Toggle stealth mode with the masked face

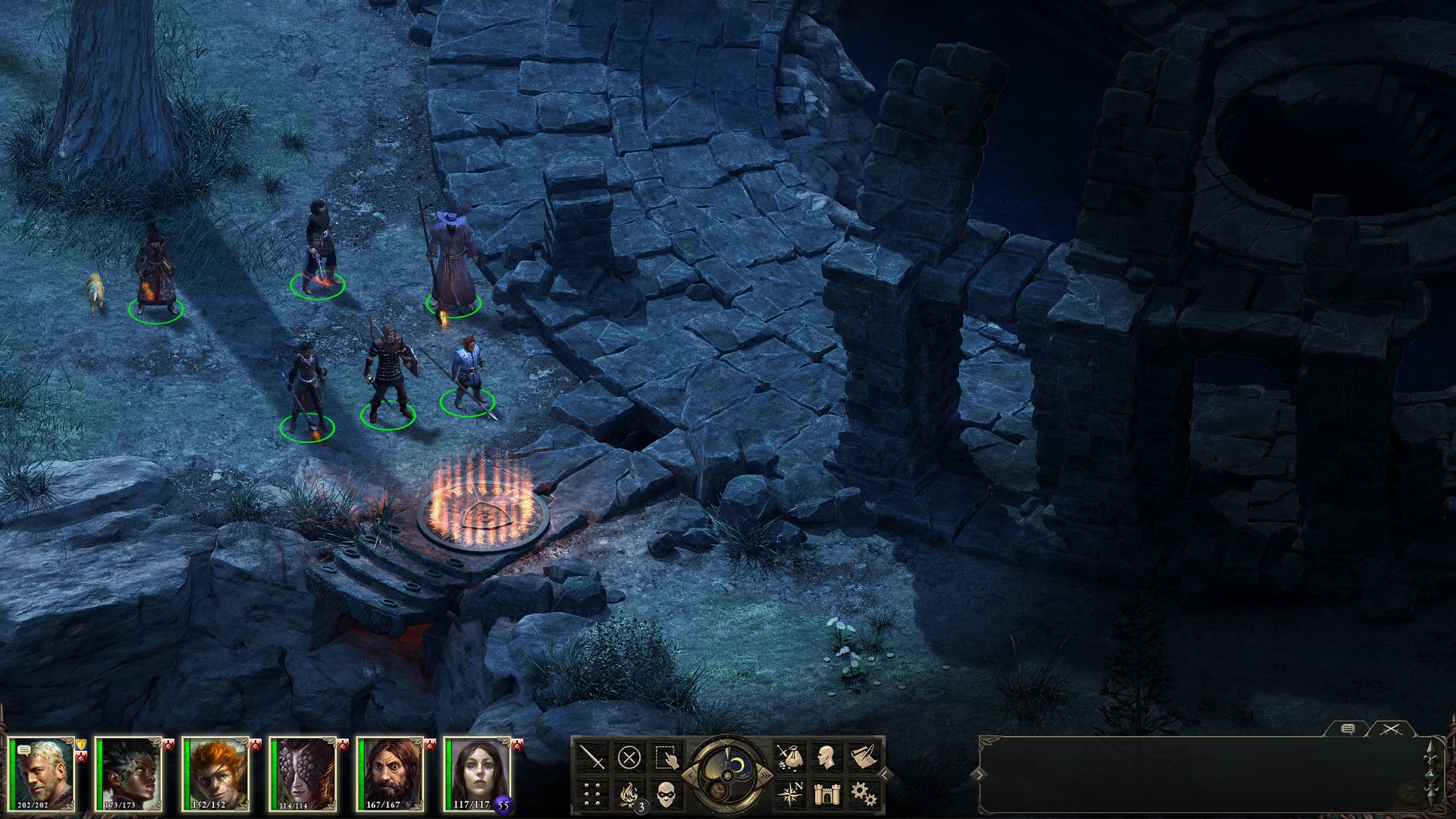pos(665,793)
